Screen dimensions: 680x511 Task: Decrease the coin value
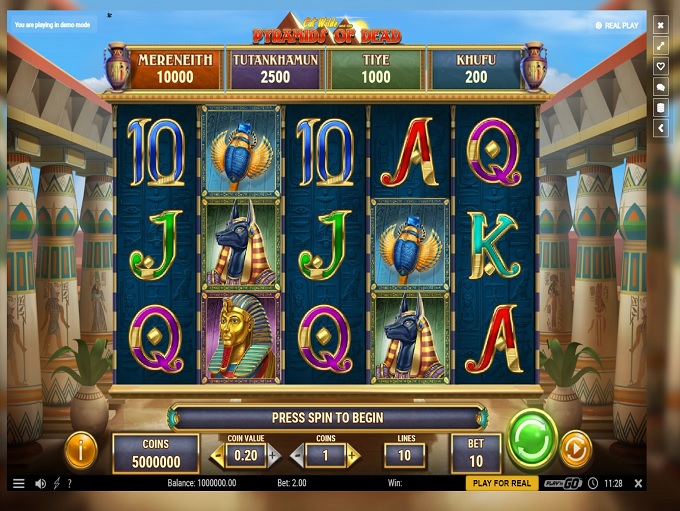click(x=218, y=457)
